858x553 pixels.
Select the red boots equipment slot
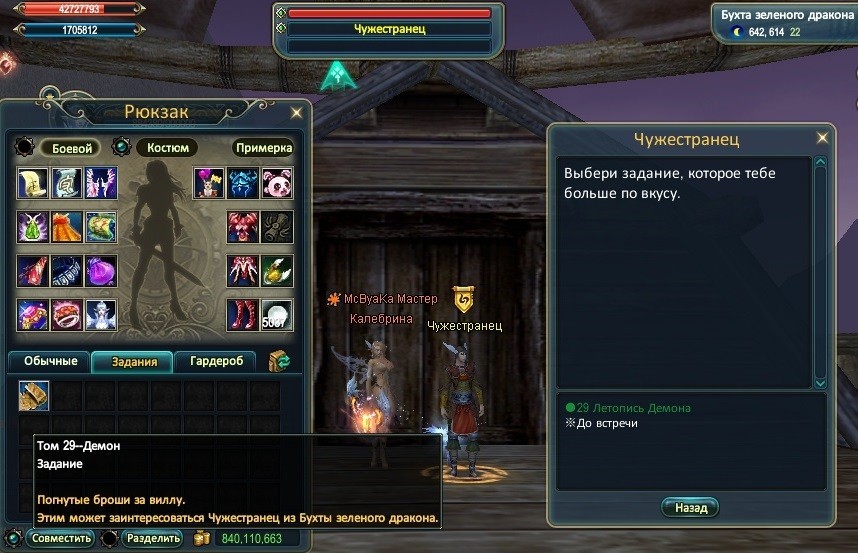pos(243,315)
